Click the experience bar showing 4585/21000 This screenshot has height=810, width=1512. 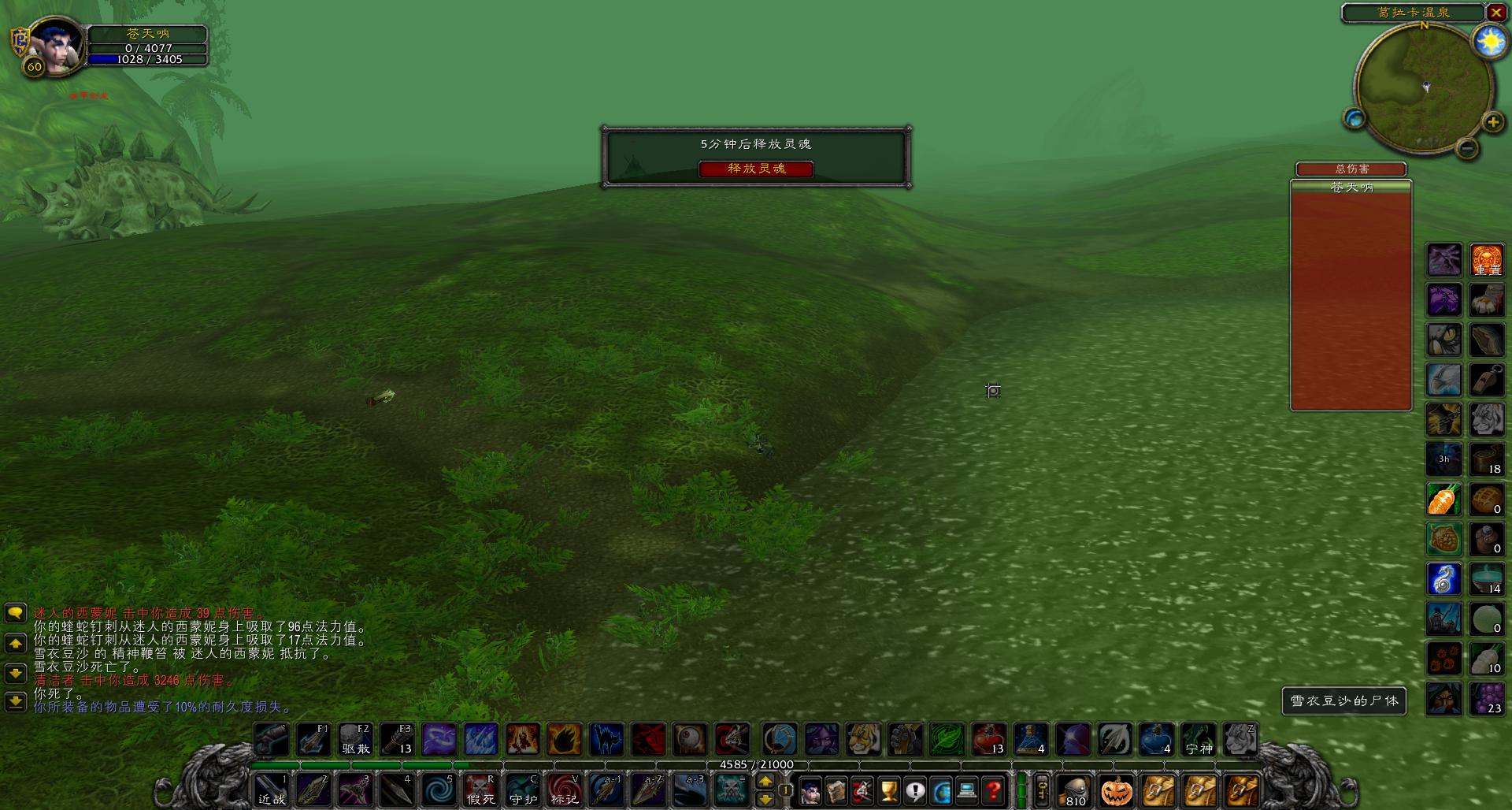pos(756,764)
